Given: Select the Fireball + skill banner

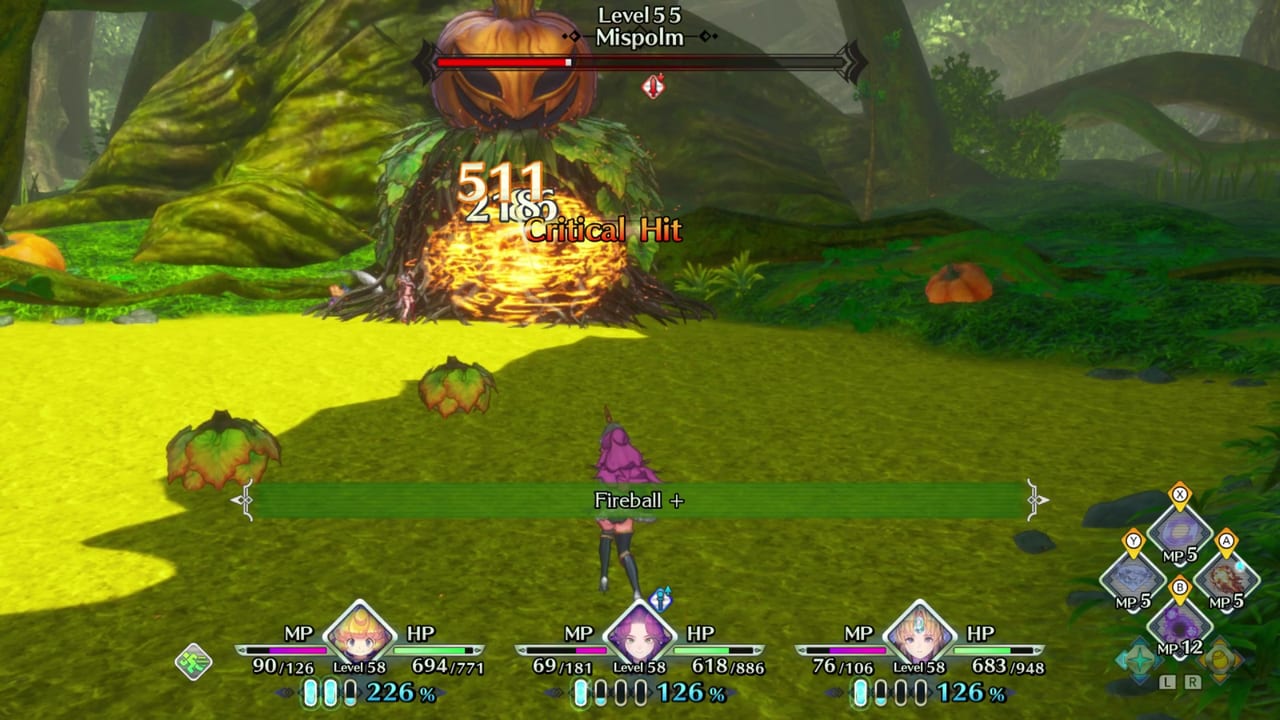Looking at the screenshot, I should [x=639, y=501].
